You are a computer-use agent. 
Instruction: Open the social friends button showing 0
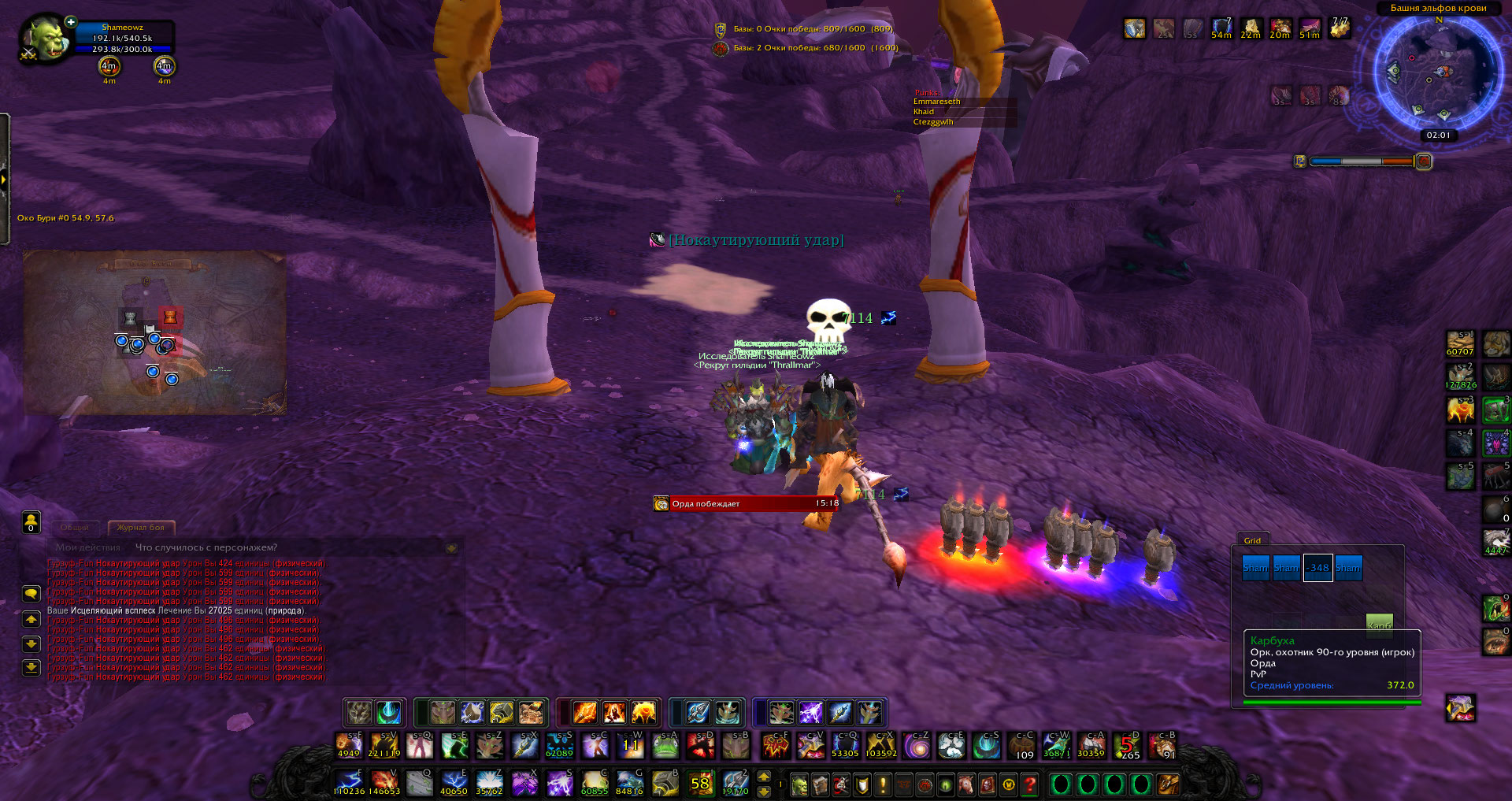tap(31, 521)
